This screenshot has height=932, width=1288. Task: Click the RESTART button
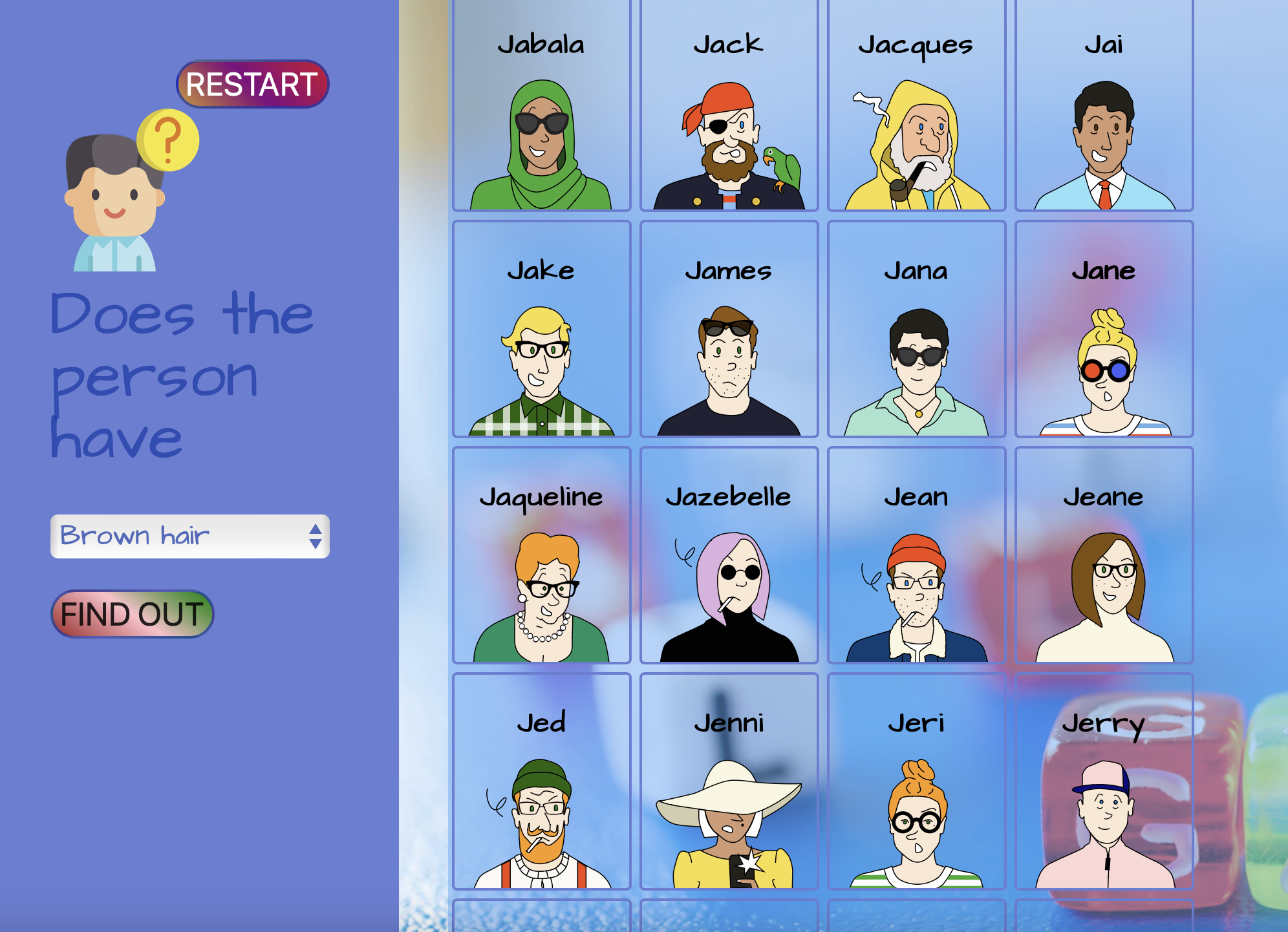point(252,82)
